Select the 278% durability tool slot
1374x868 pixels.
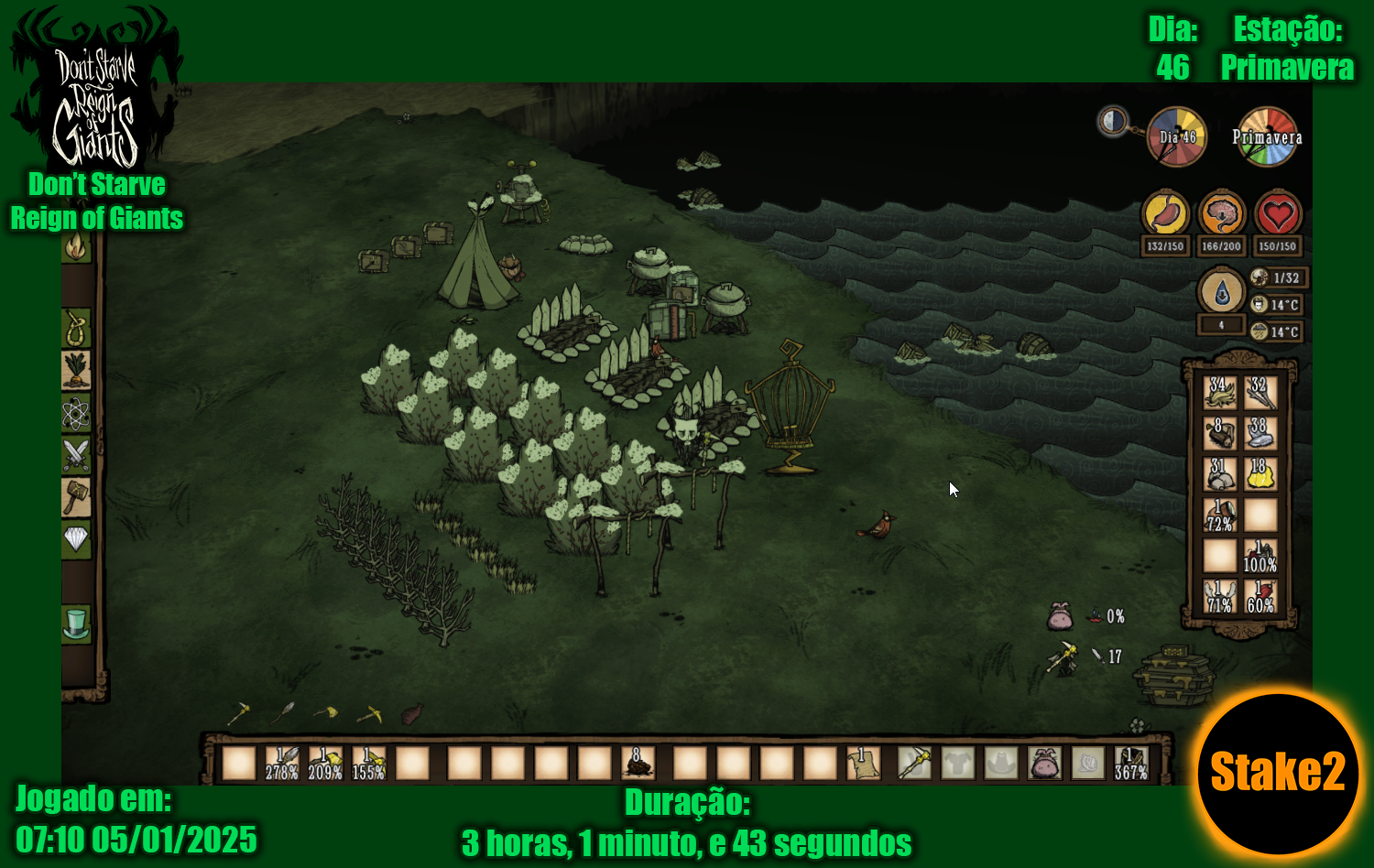pos(281,763)
